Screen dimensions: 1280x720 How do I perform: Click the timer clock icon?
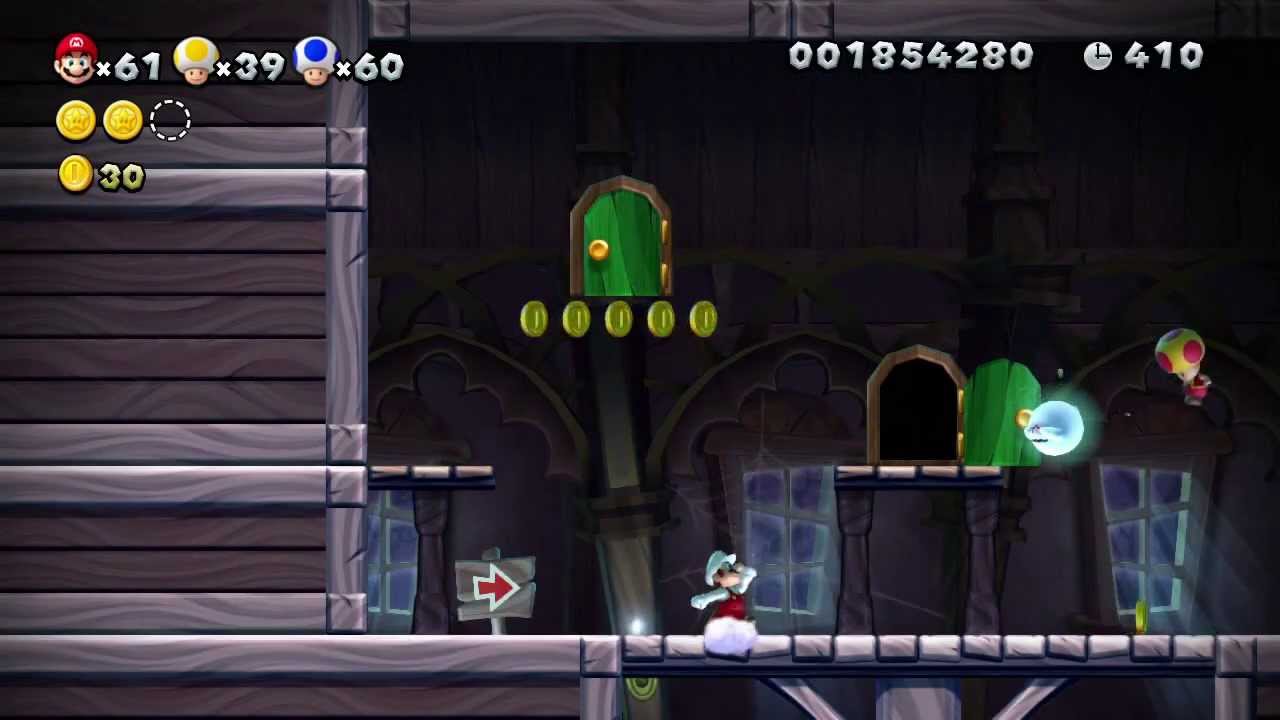pyautogui.click(x=1097, y=56)
